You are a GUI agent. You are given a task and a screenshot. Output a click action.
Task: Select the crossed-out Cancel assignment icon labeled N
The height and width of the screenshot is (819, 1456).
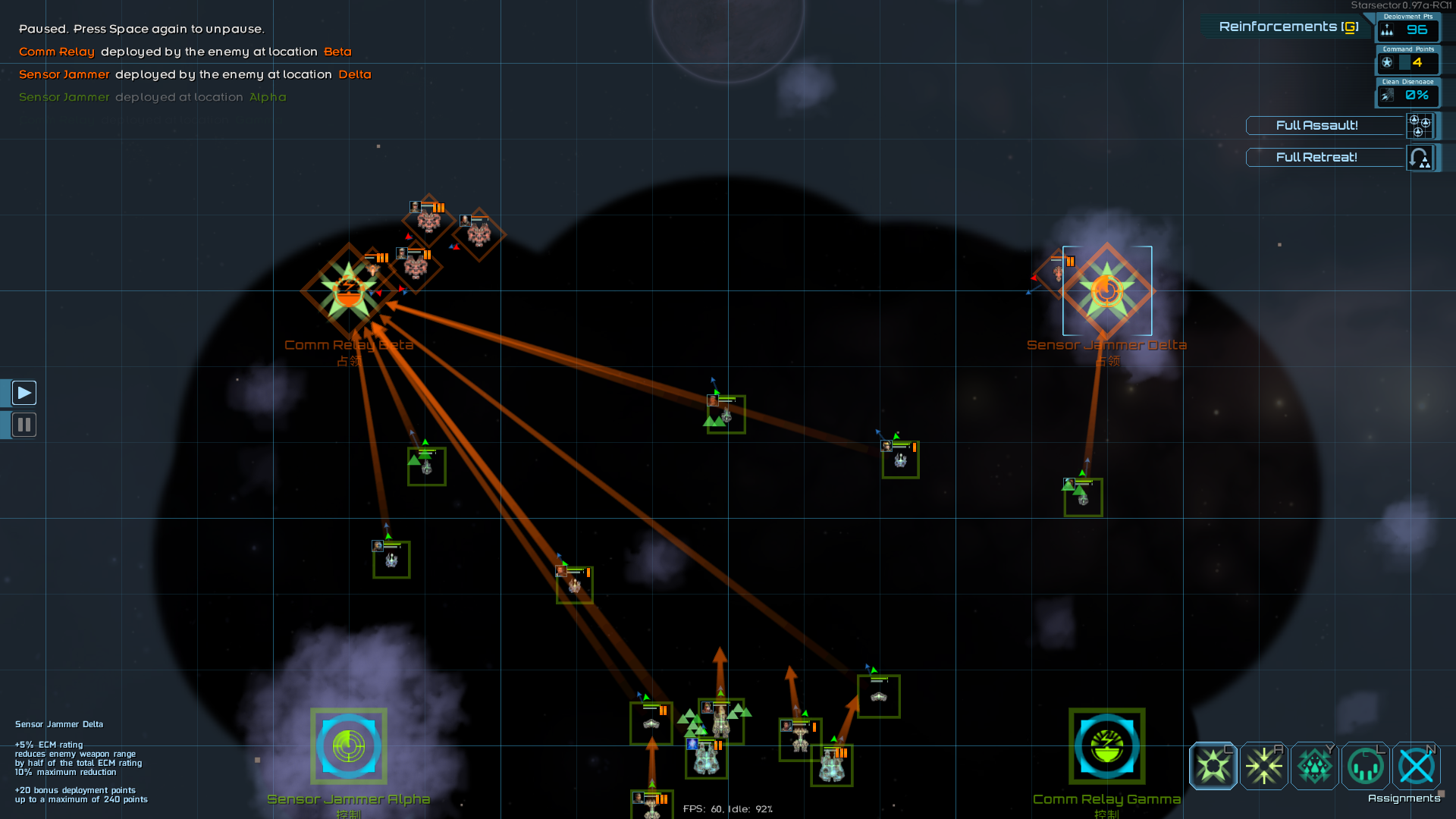click(1417, 766)
